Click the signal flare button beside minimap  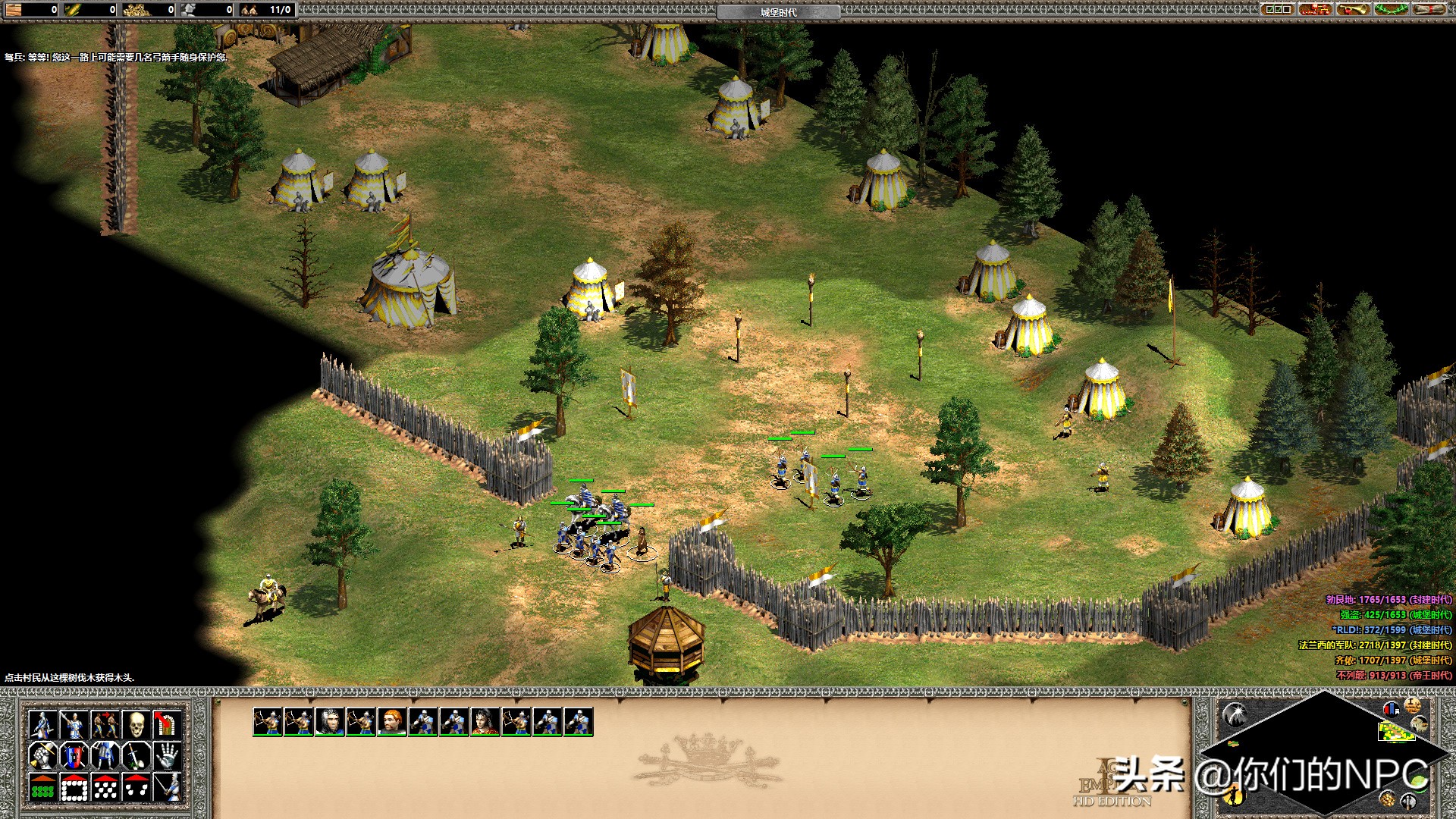click(x=1236, y=714)
